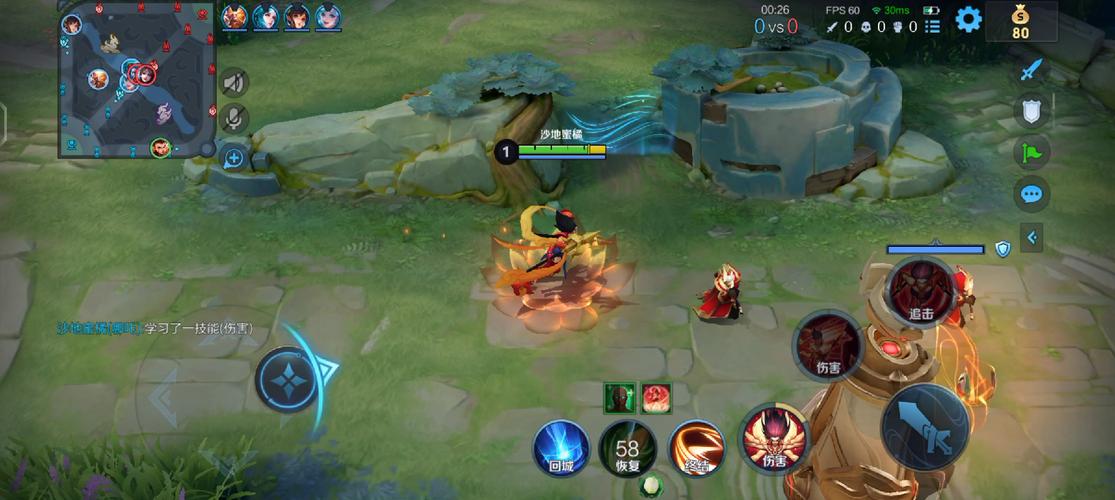Buy the recommended red orb item
This screenshot has width=1115, height=500.
coord(656,397)
